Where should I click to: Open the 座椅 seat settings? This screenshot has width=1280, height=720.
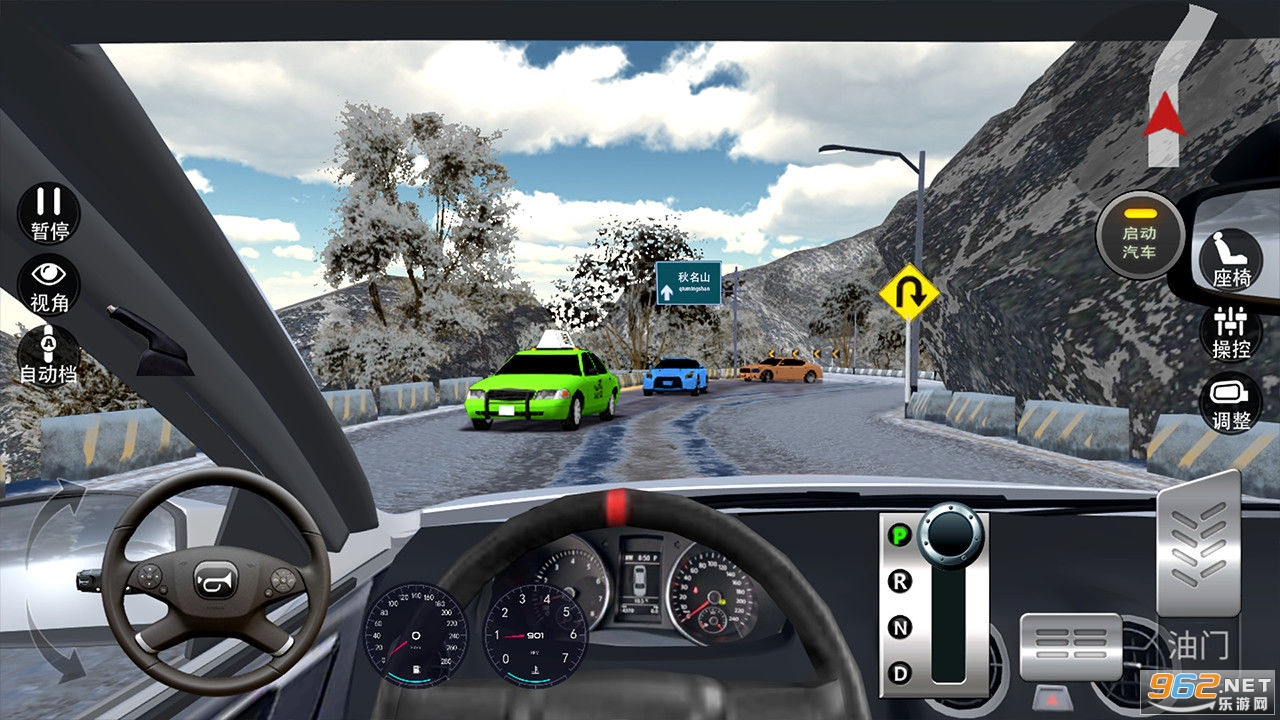point(1231,259)
